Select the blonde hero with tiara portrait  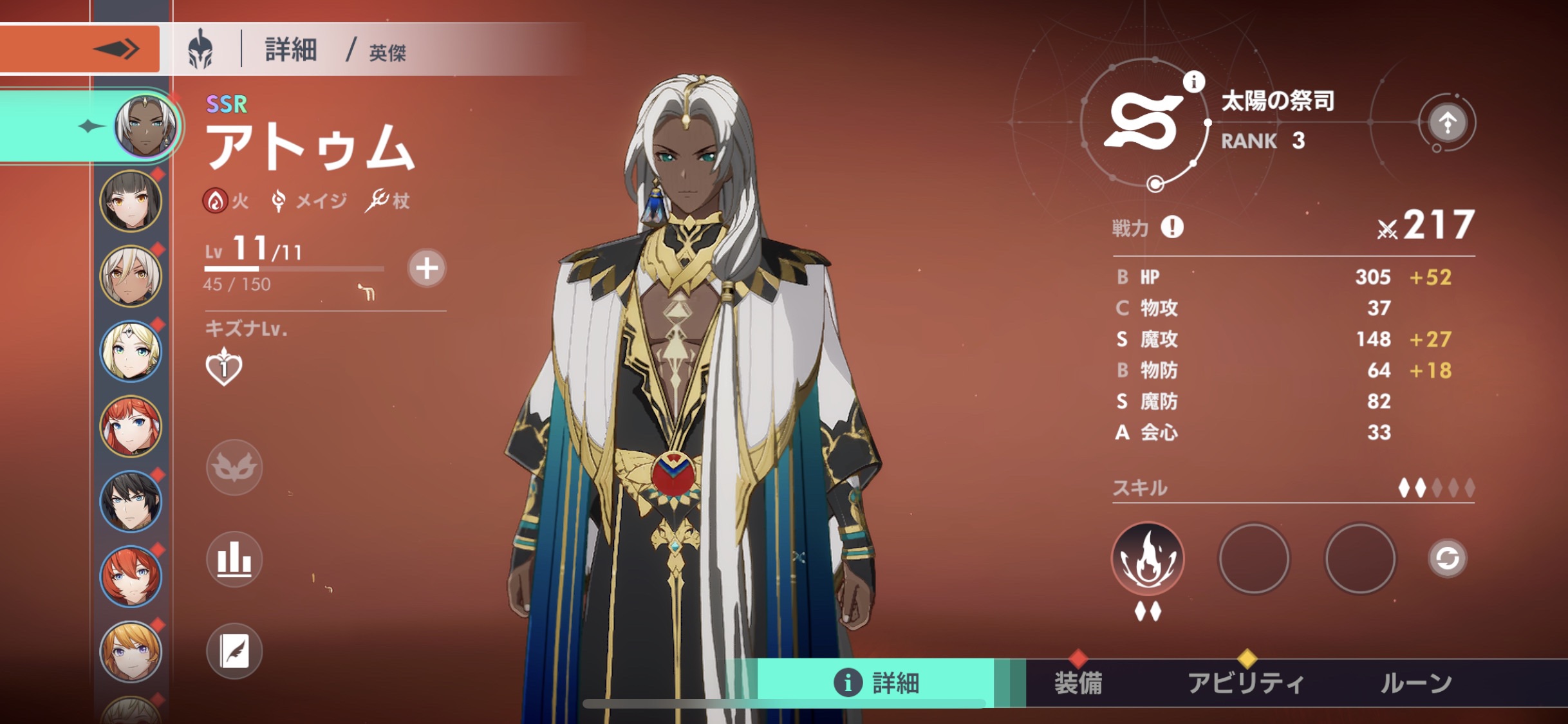pos(131,351)
